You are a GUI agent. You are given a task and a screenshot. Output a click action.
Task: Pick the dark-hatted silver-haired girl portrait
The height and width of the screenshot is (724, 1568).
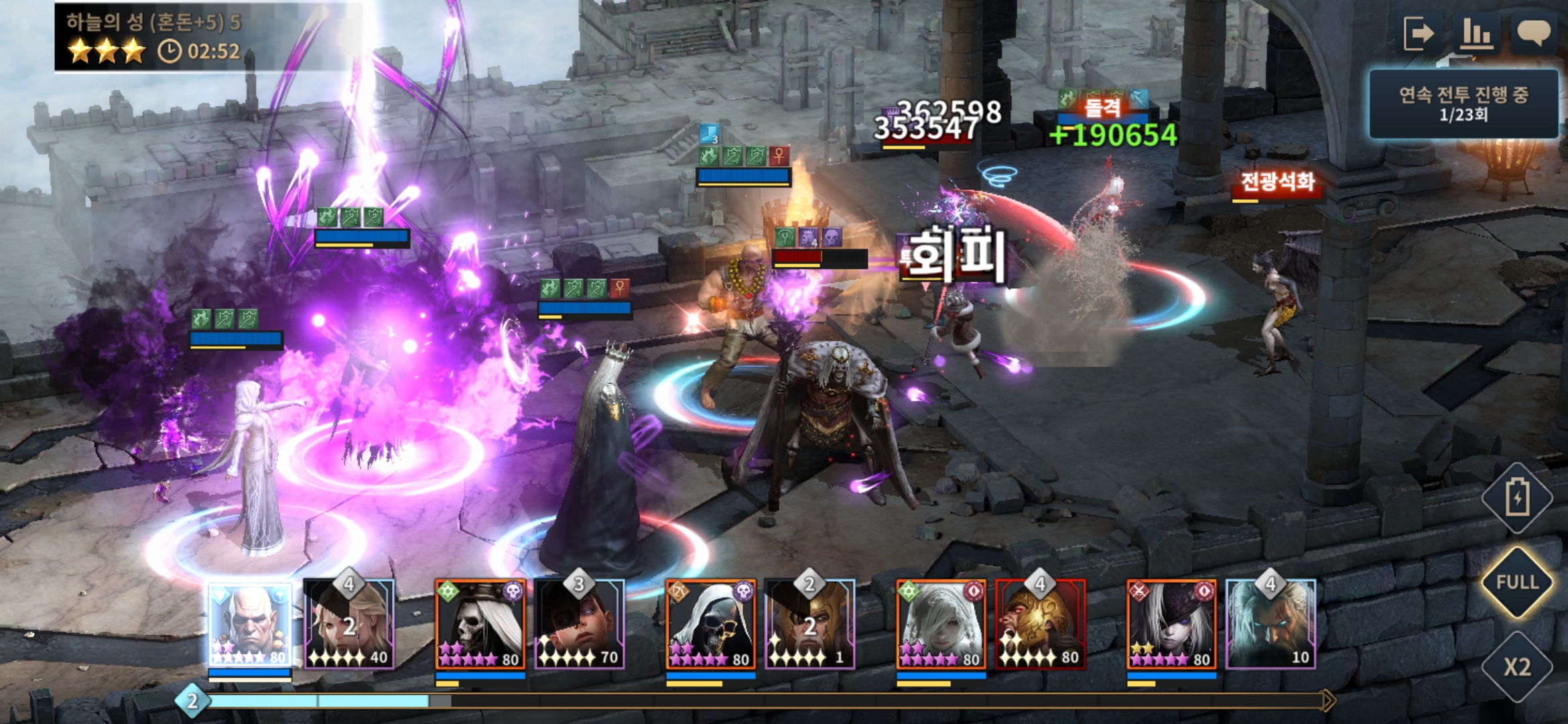(x=1171, y=625)
